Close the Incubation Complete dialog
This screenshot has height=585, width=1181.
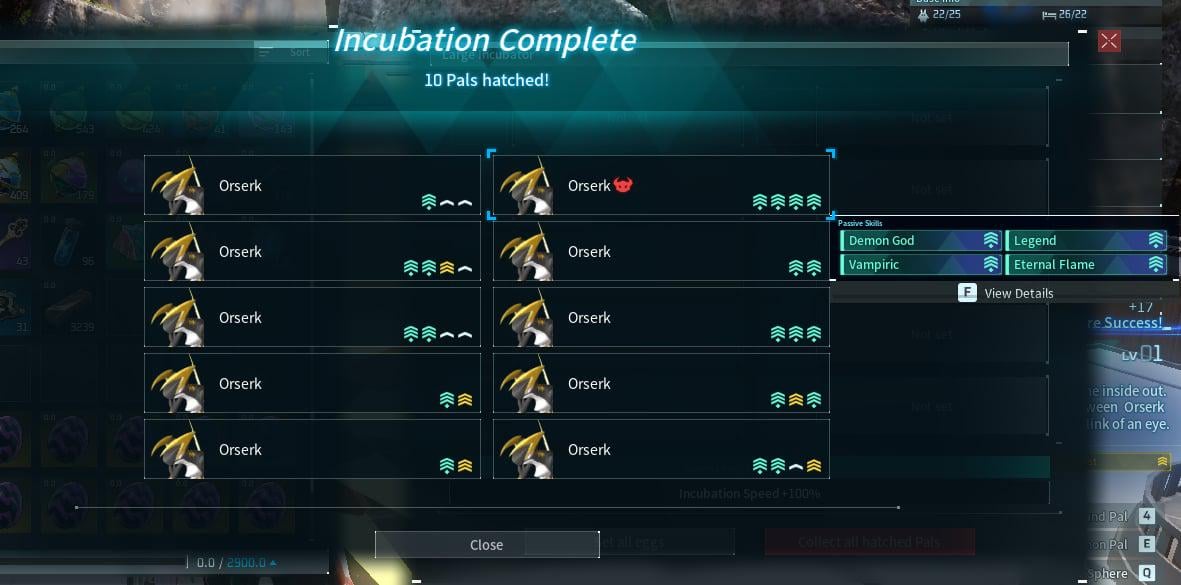point(486,545)
